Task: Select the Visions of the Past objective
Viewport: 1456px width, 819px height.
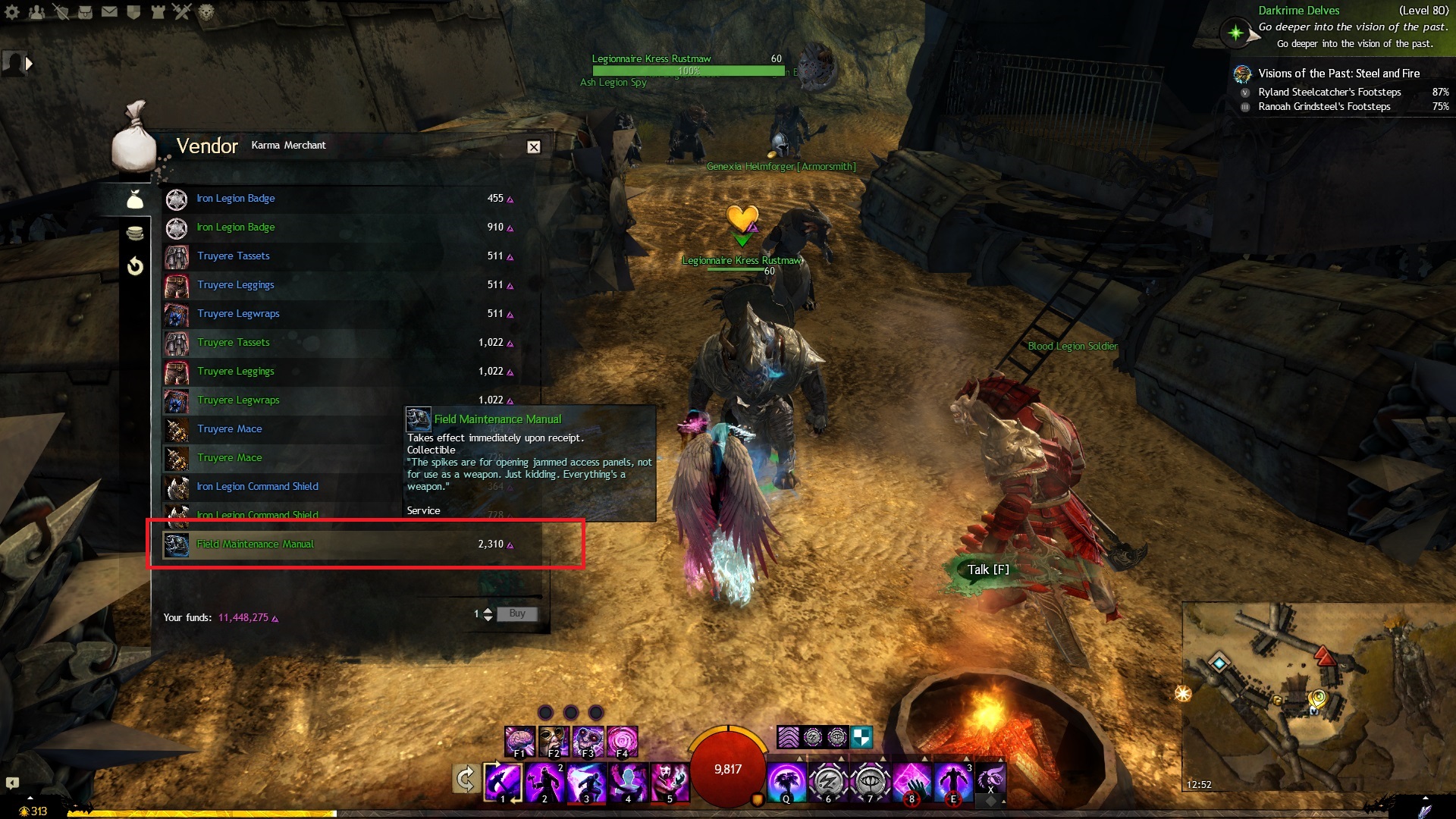Action: (x=1338, y=74)
